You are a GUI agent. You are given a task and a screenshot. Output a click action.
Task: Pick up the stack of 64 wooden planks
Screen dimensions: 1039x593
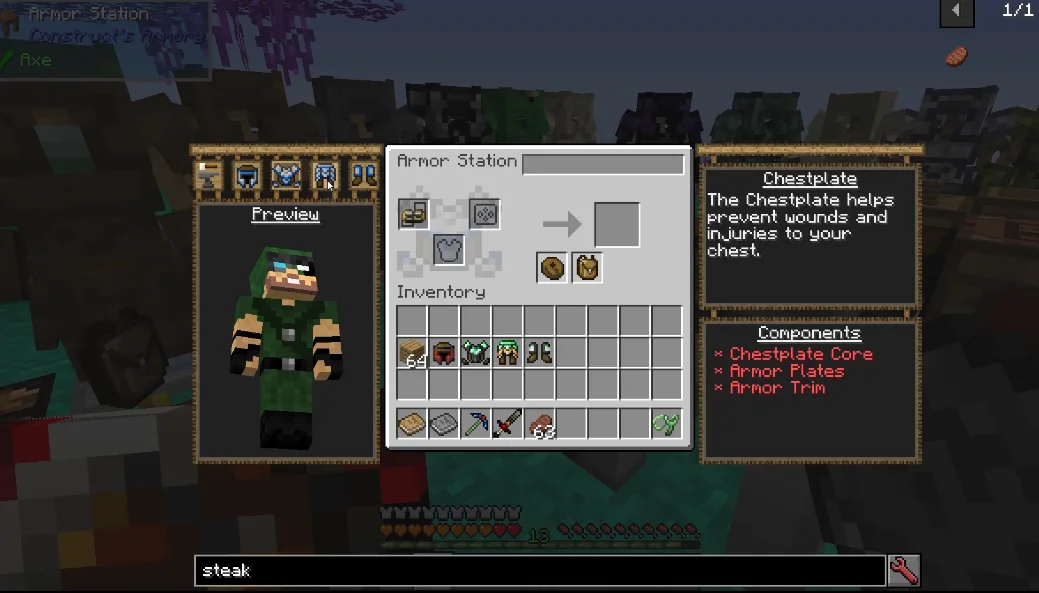[412, 353]
